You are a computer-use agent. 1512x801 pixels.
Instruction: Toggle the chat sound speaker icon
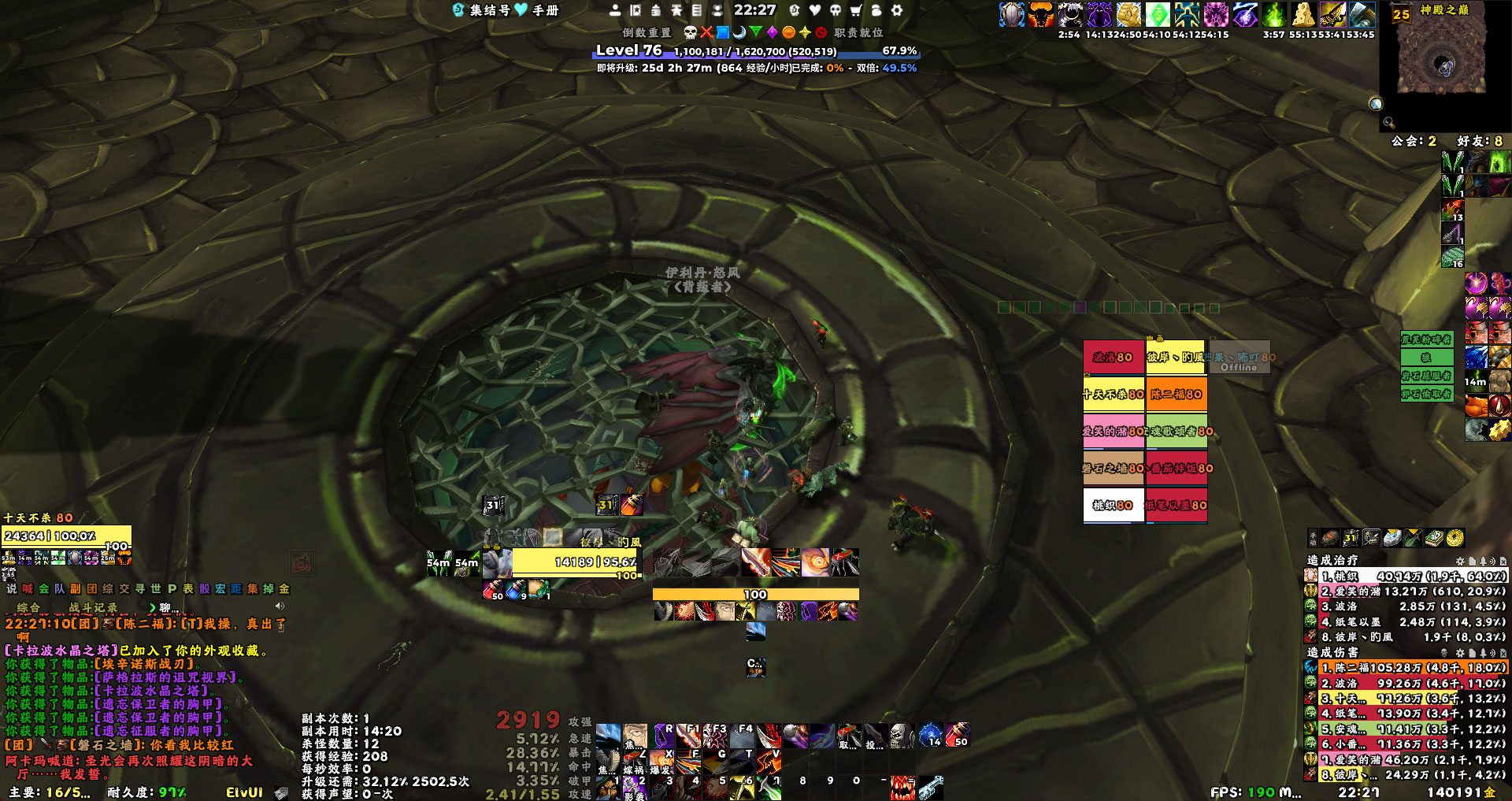click(x=280, y=606)
